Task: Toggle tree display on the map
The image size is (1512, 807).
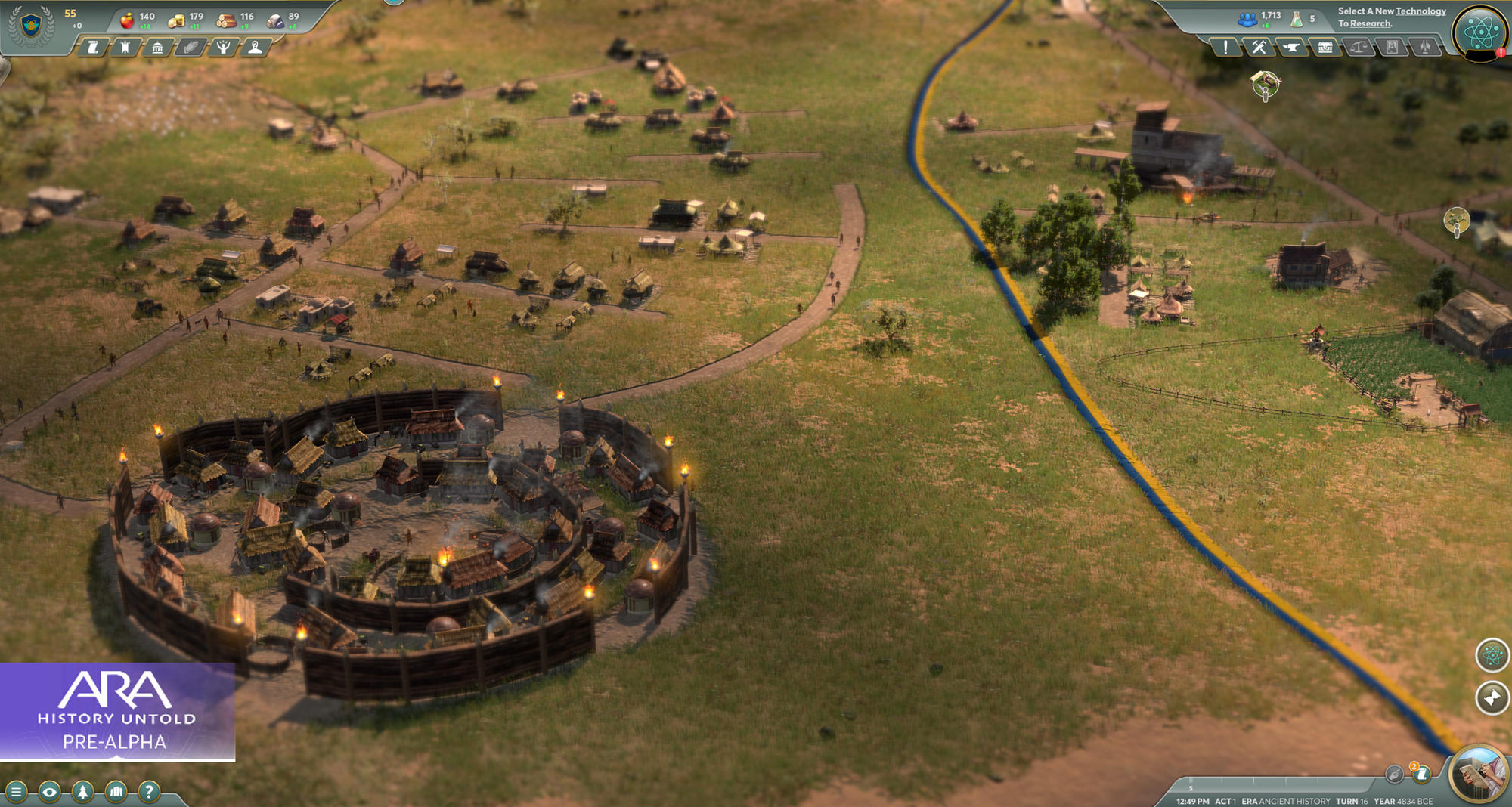Action: pyautogui.click(x=83, y=792)
